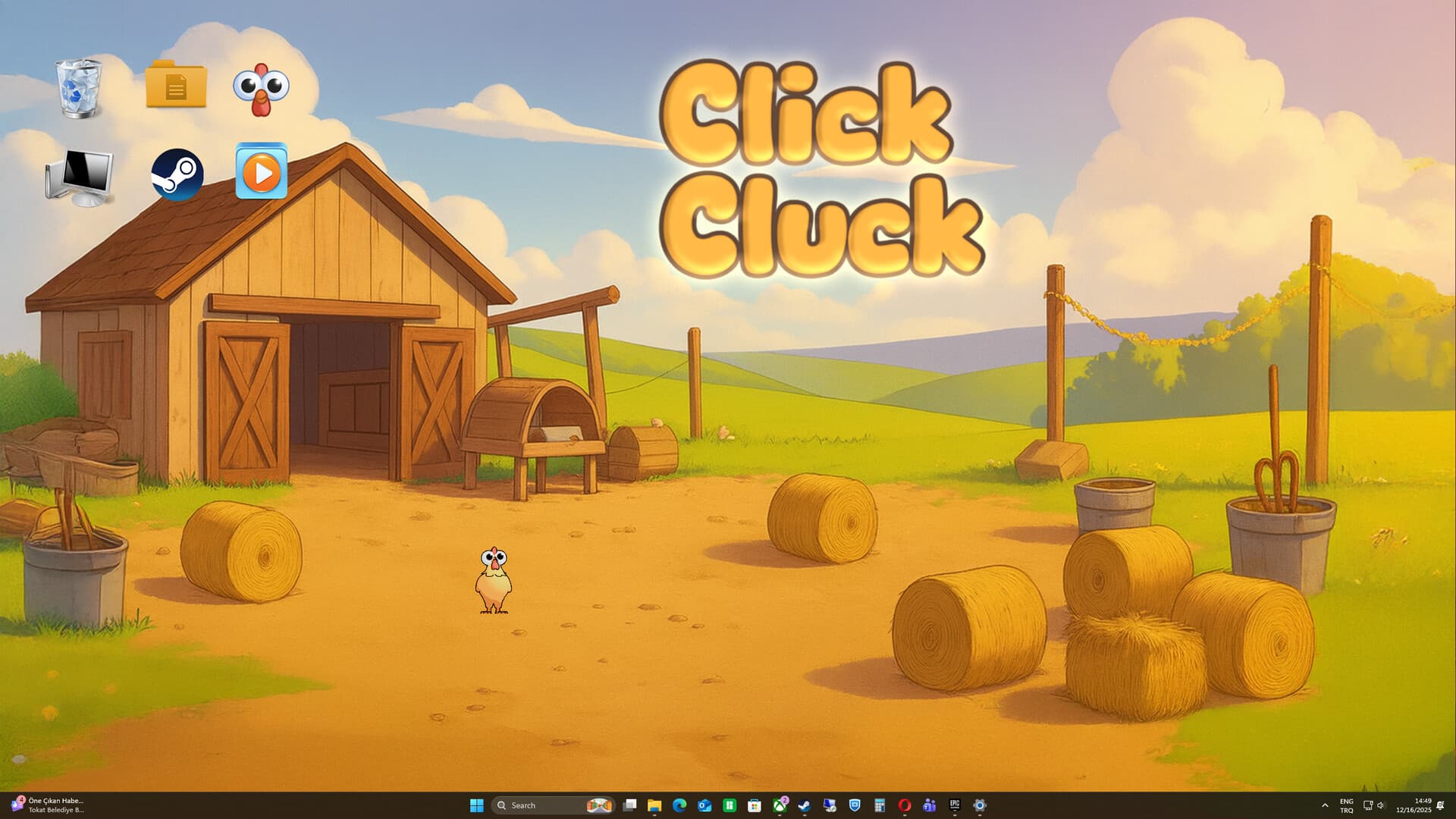Mute the system volume via the speaker icon
The width and height of the screenshot is (1456, 819).
click(1381, 805)
